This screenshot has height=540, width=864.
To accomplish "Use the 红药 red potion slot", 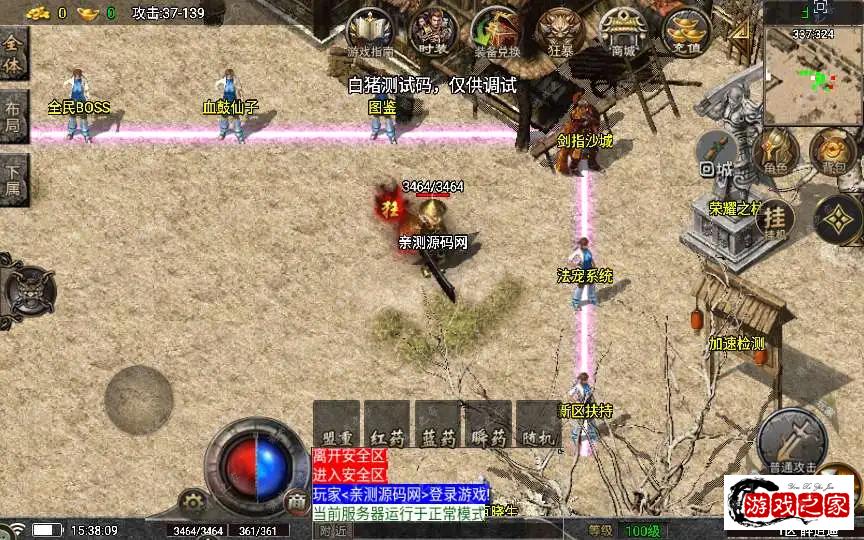I will [386, 423].
